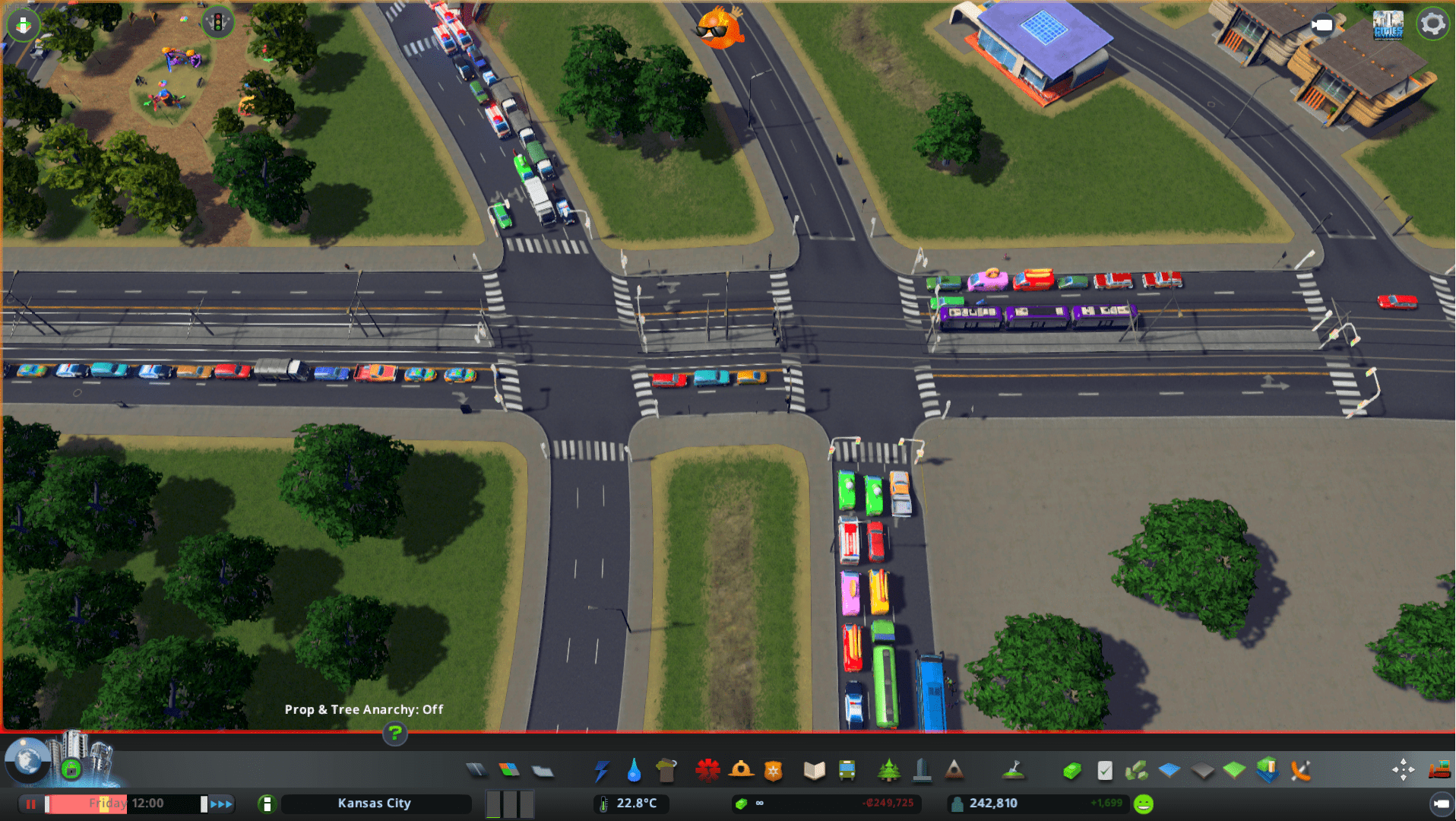
Task: Check city happiness via smiley face
Action: point(1144,802)
